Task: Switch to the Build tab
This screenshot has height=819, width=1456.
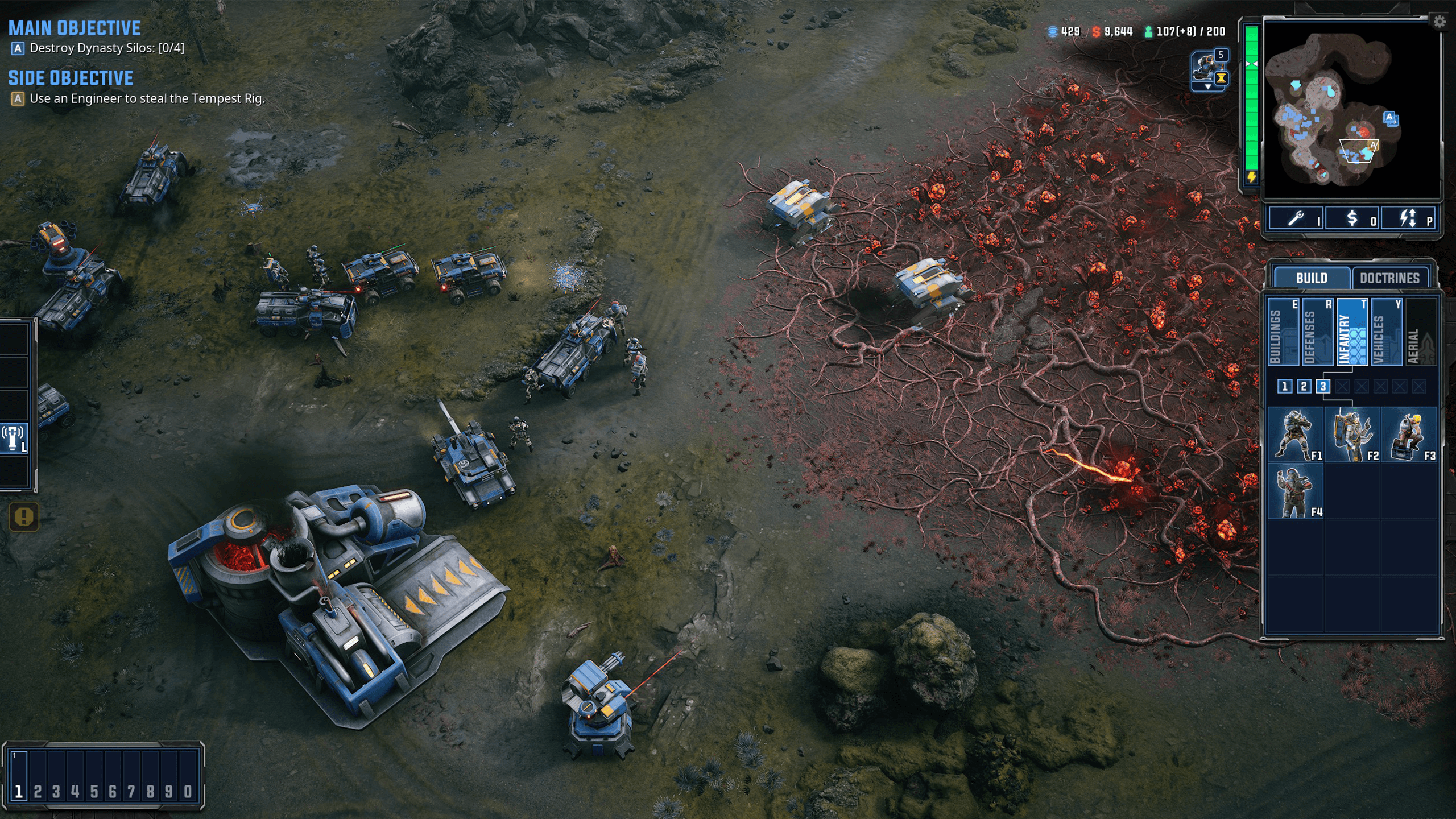Action: [1311, 278]
